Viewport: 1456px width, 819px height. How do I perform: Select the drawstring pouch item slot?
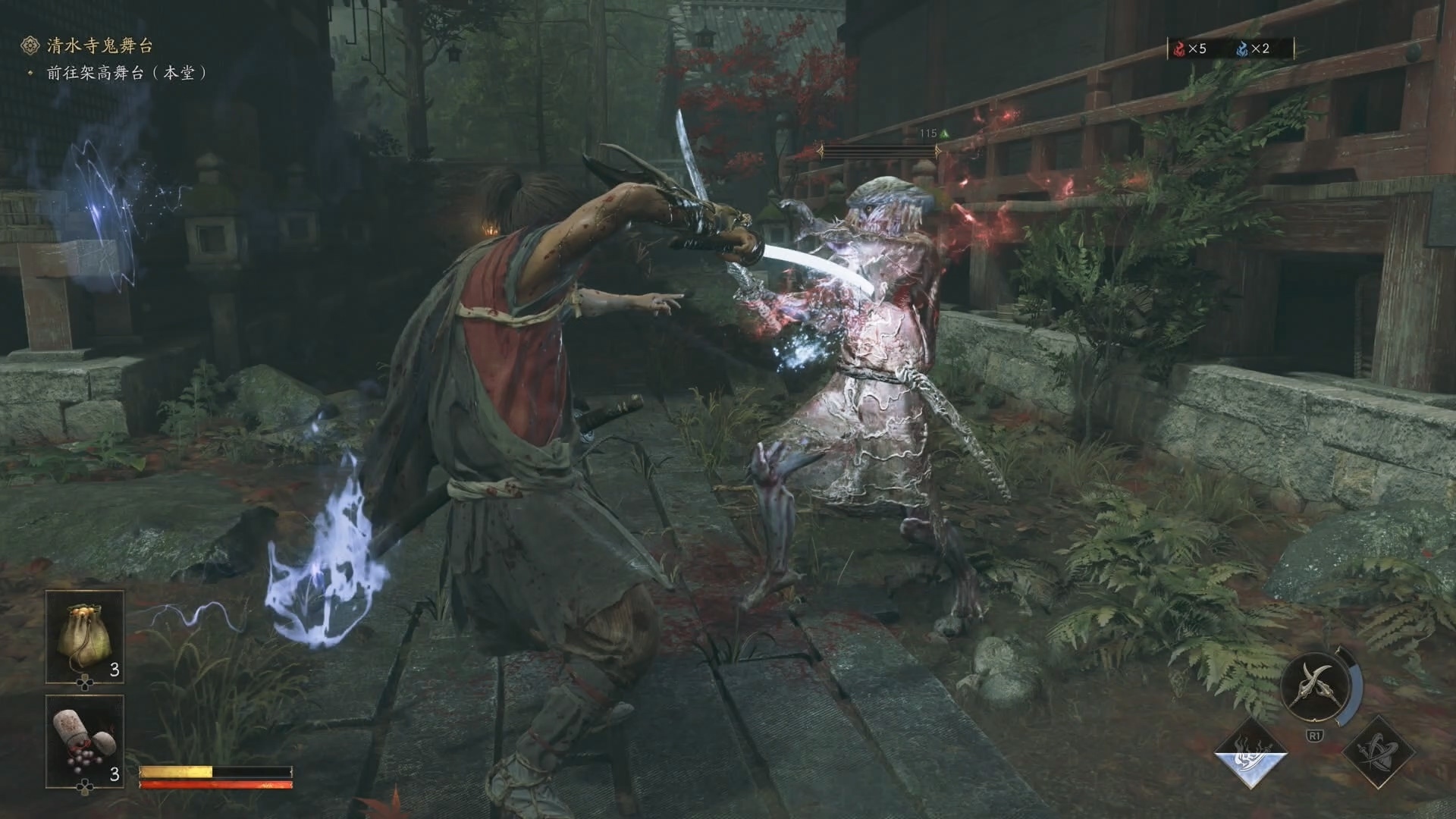pos(84,635)
